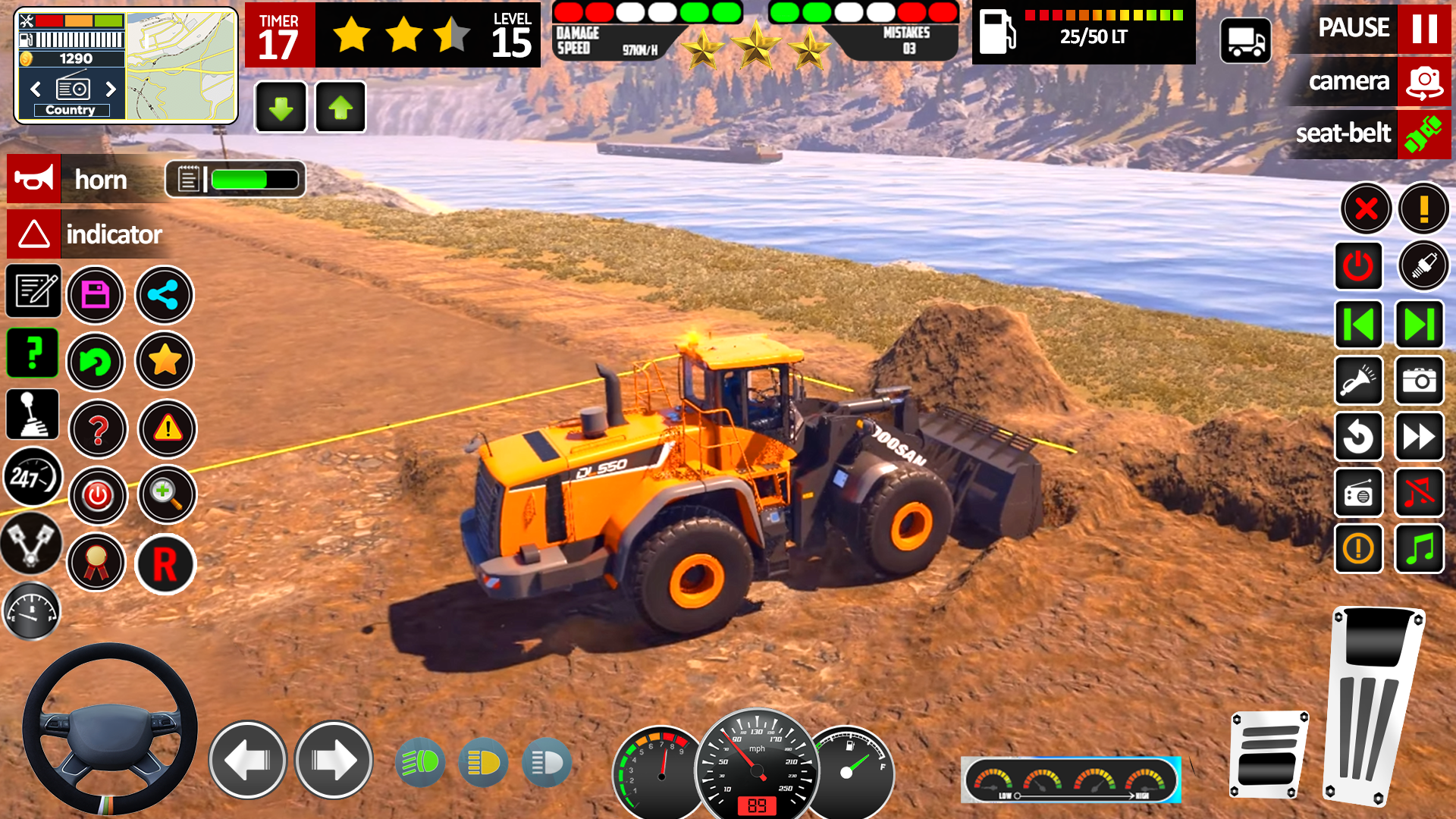The width and height of the screenshot is (1456, 819).
Task: Turn on the hazard indicator
Action: pyautogui.click(x=34, y=234)
